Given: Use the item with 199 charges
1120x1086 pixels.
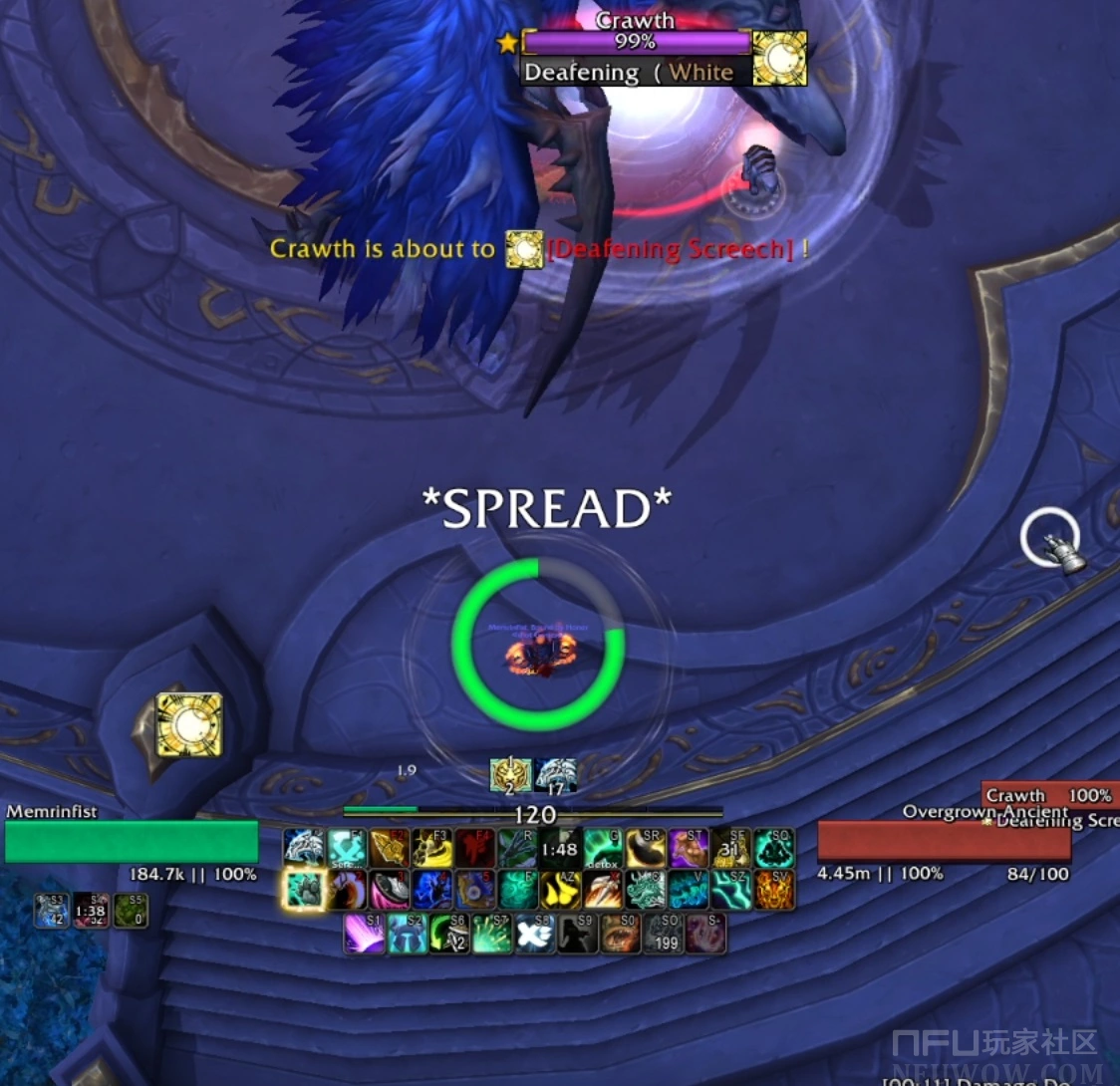Looking at the screenshot, I should [664, 934].
